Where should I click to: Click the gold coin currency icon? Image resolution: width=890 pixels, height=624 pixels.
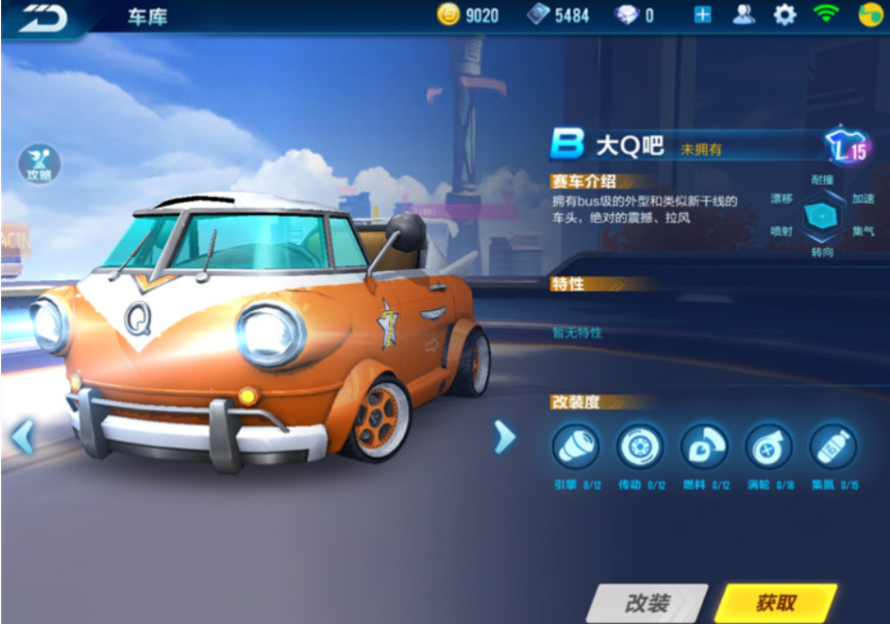449,15
